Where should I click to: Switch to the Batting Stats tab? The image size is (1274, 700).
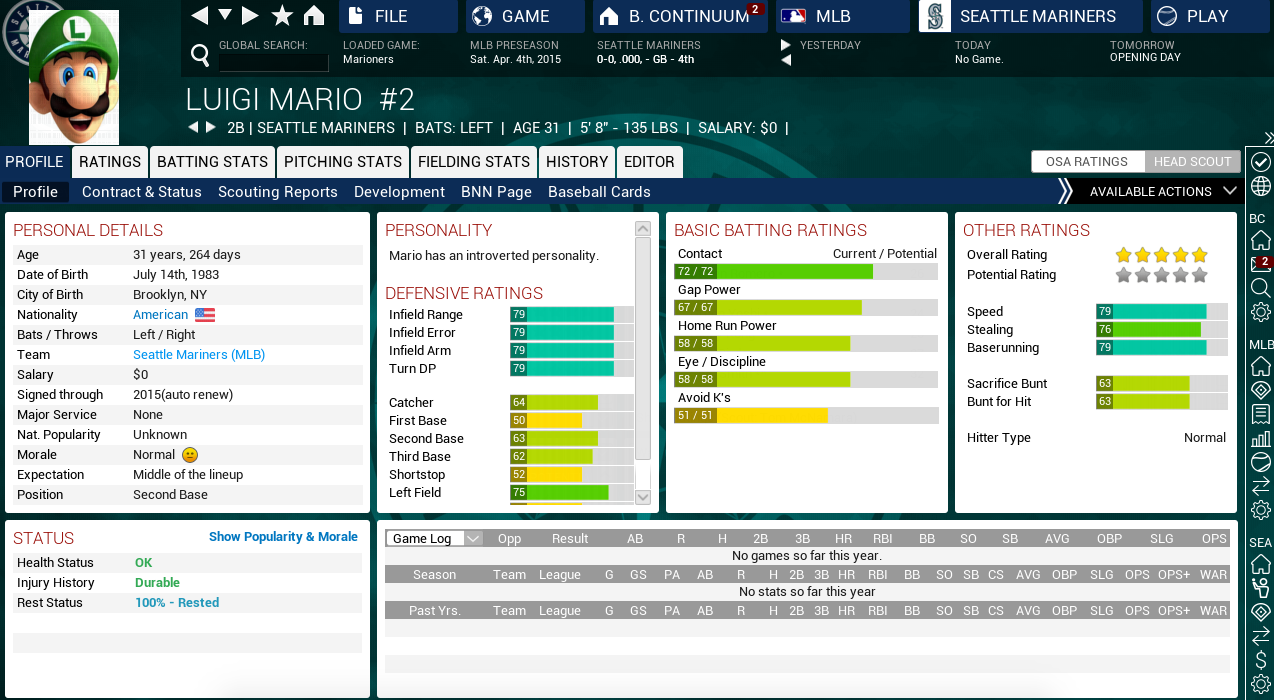[x=212, y=162]
